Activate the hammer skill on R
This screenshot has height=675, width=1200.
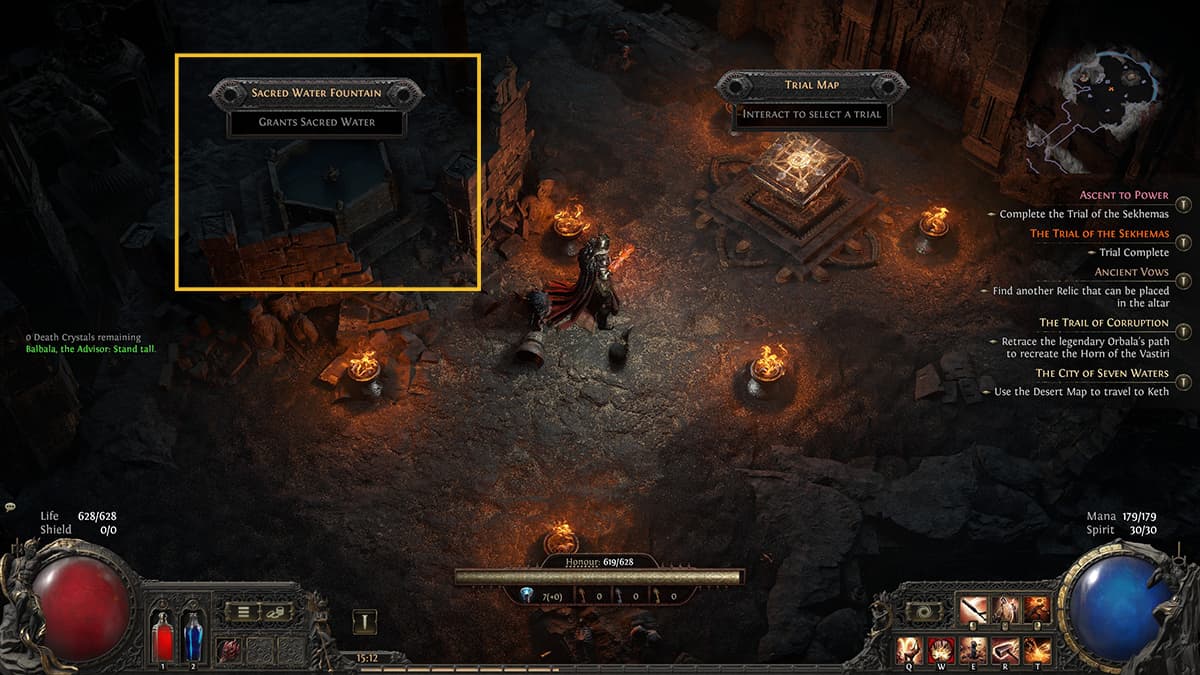1005,650
